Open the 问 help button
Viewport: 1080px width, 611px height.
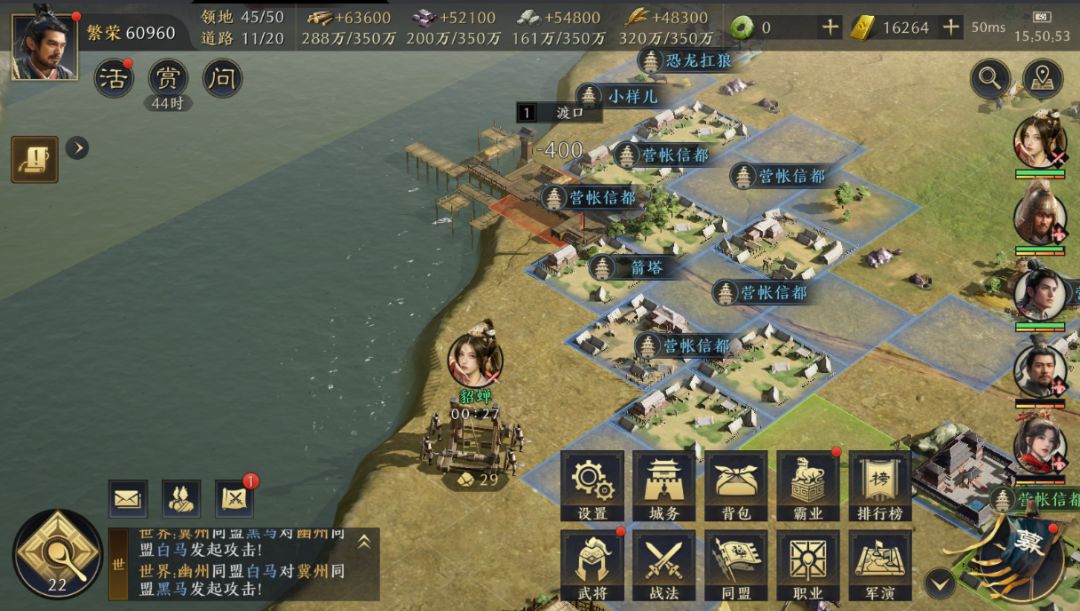[x=222, y=78]
